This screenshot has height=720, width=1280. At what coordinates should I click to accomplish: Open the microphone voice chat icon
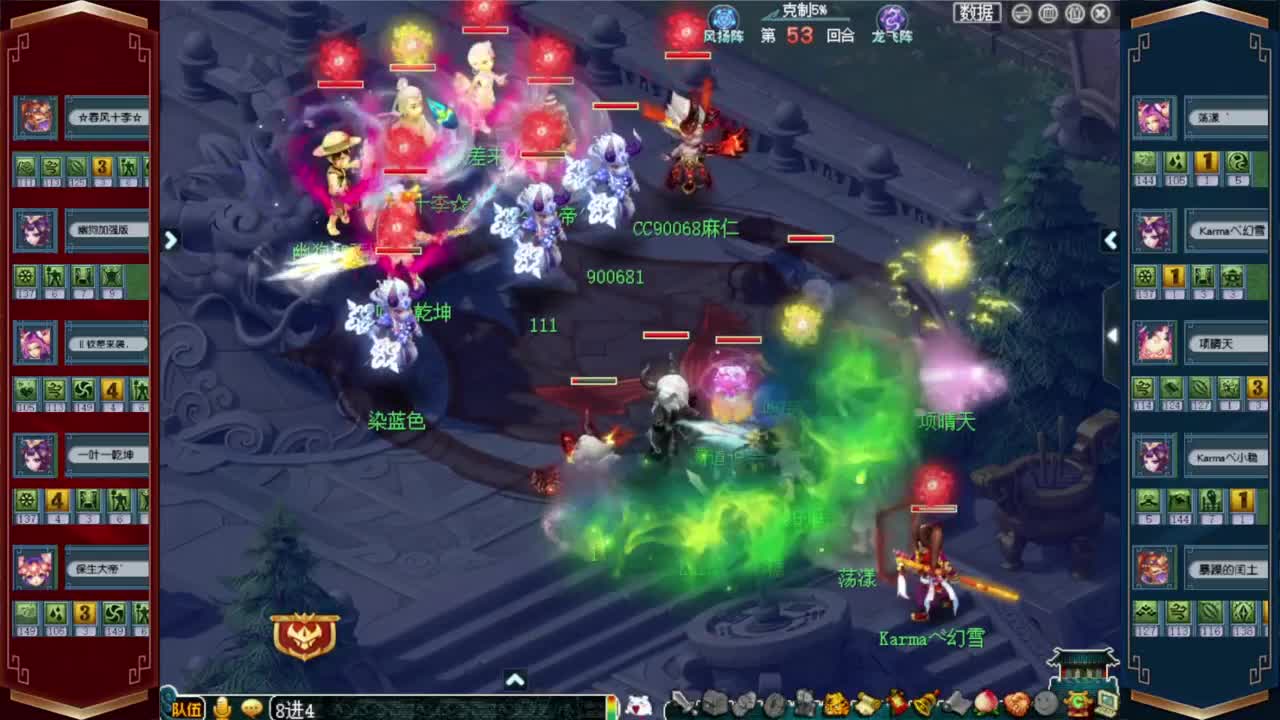(222, 708)
